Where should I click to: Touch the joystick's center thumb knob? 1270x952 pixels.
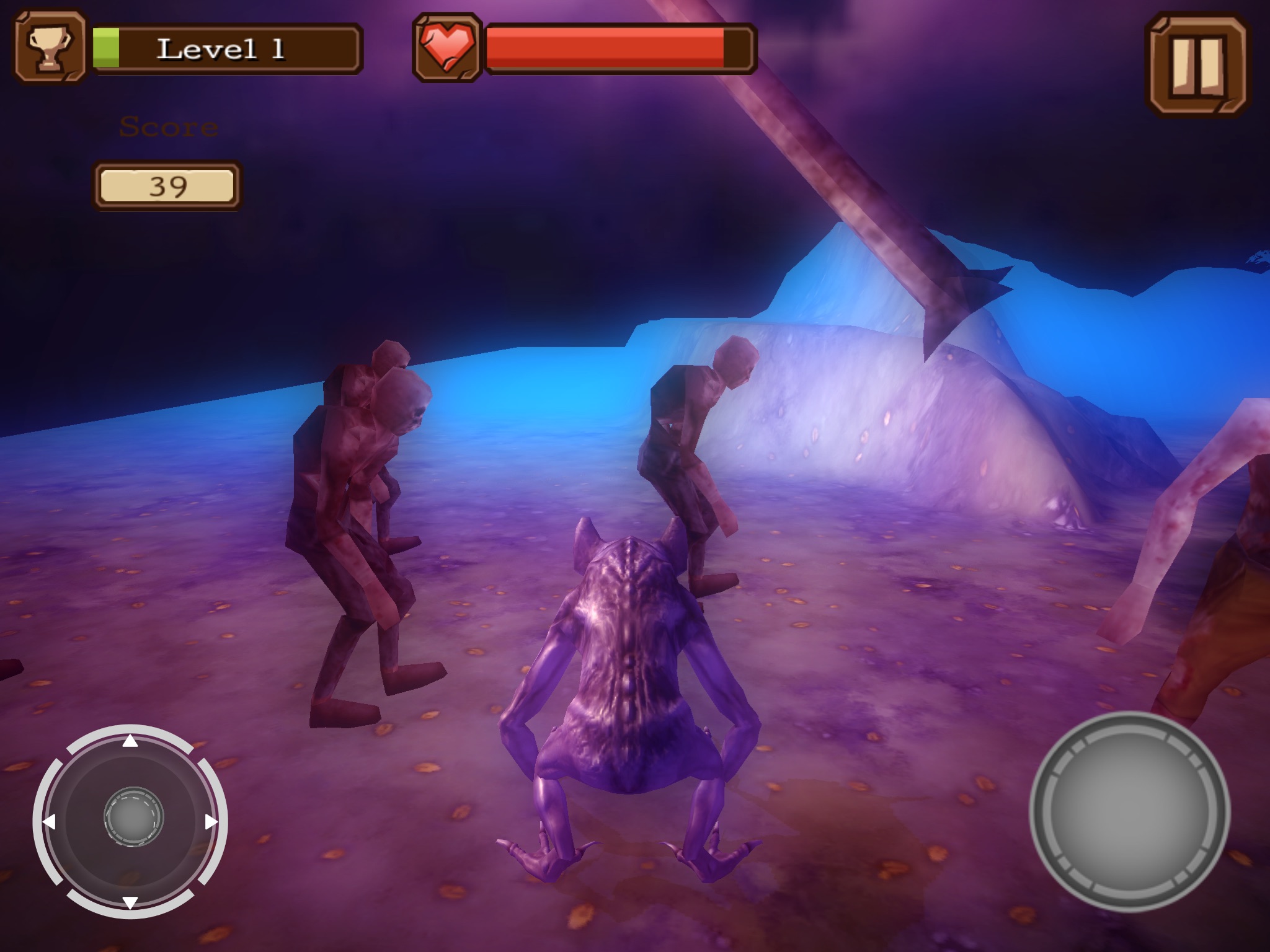133,818
